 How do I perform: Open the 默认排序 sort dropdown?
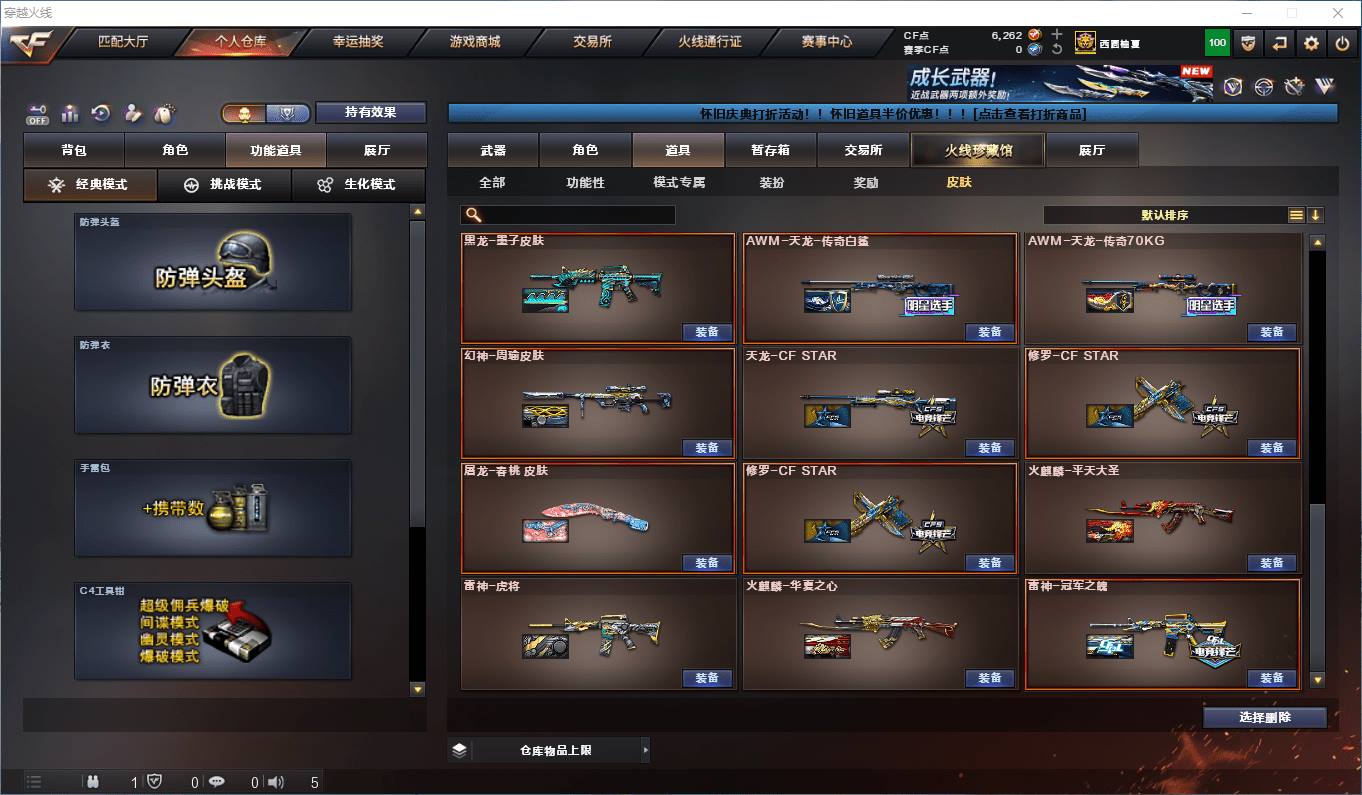point(1165,215)
